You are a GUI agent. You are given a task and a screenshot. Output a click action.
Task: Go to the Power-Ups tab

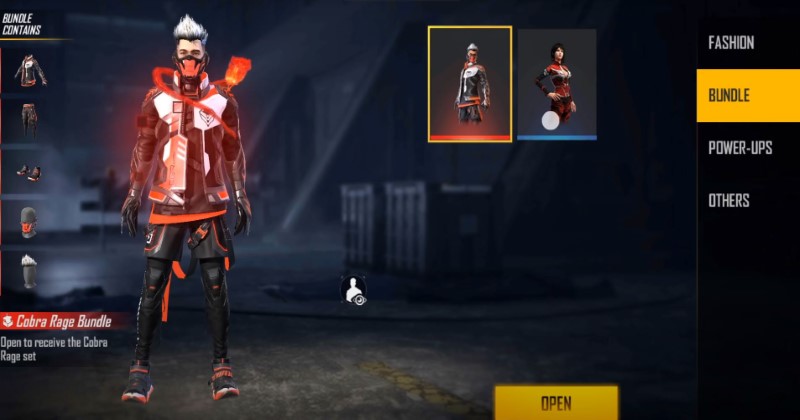740,148
